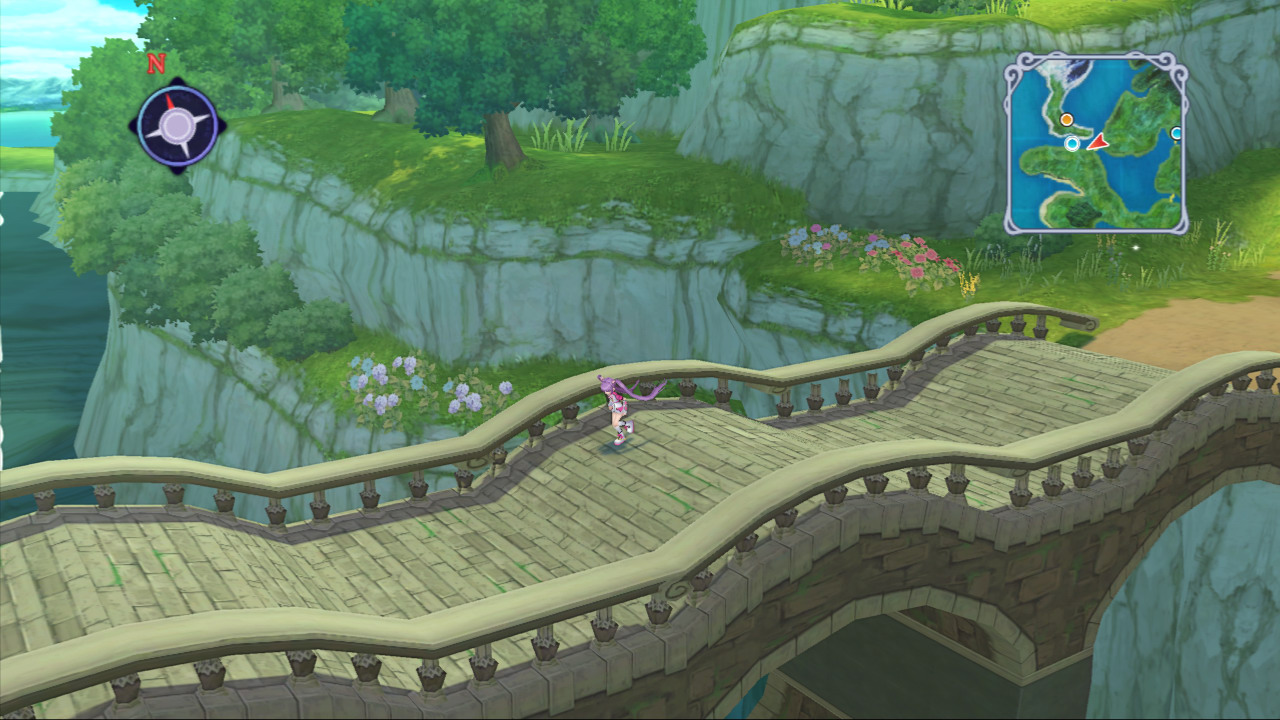Select the orange waypoint marker on the minimap
1280x720 pixels.
point(1066,120)
